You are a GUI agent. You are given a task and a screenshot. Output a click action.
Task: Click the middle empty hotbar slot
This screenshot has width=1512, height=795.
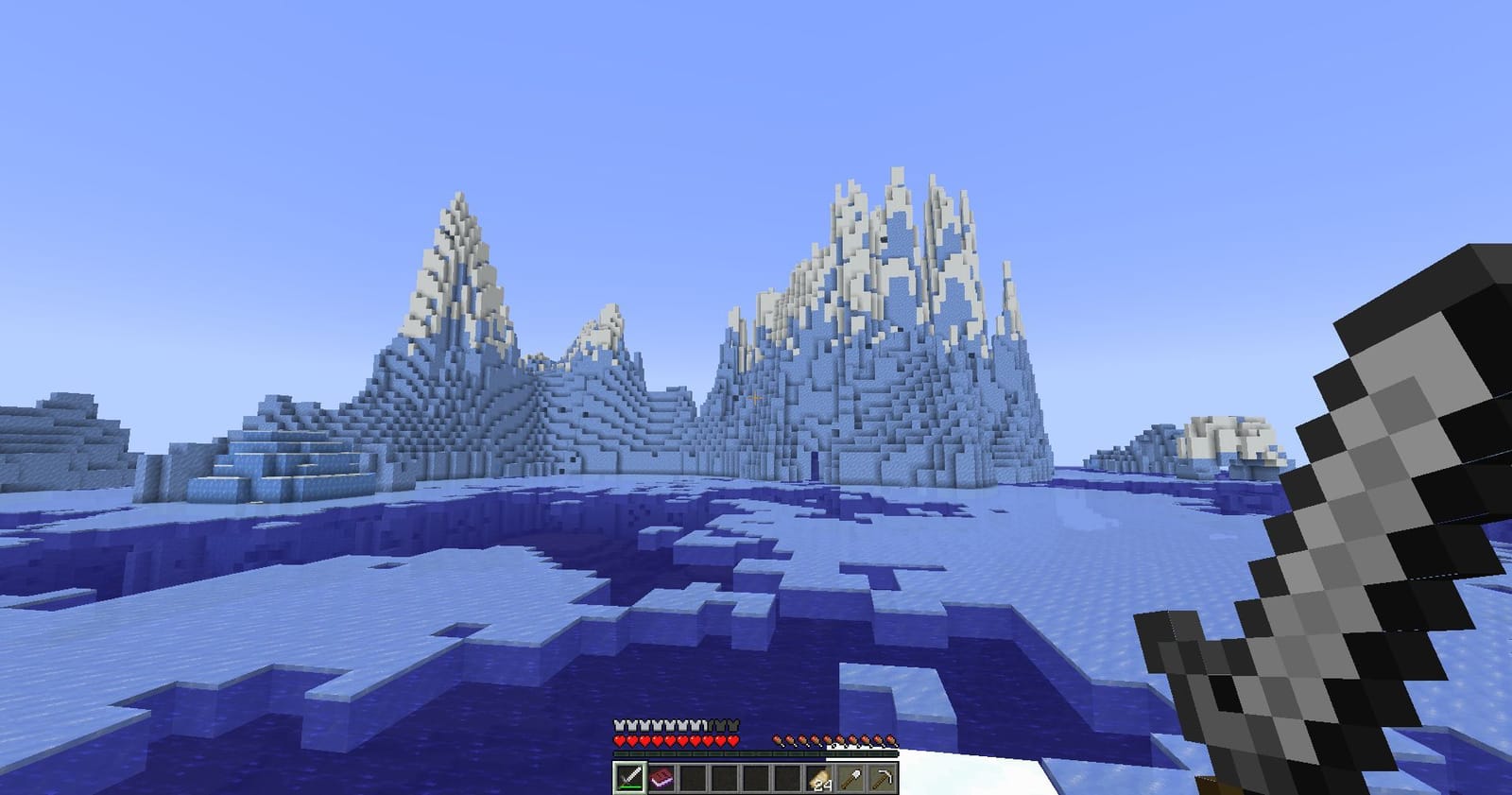[756, 777]
